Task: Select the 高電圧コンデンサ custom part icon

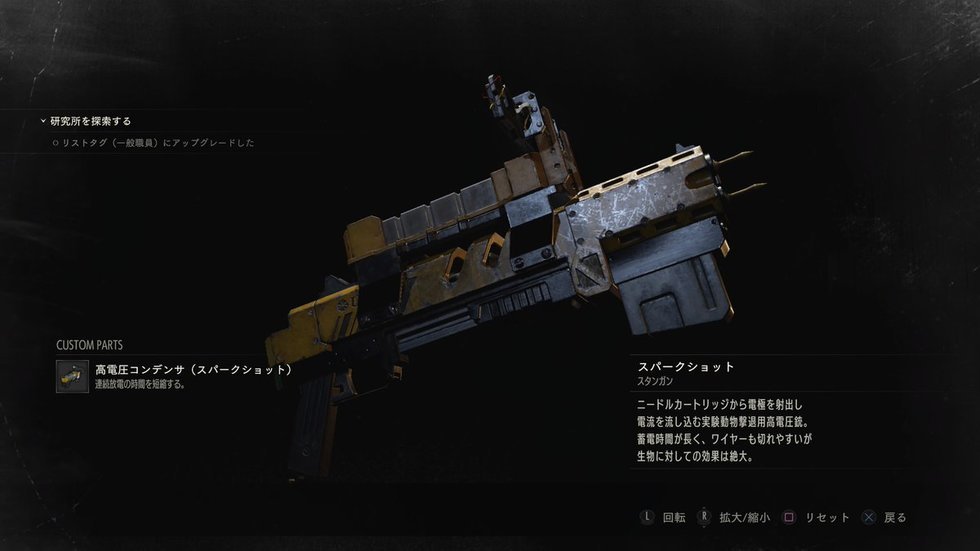Action: pos(72,376)
